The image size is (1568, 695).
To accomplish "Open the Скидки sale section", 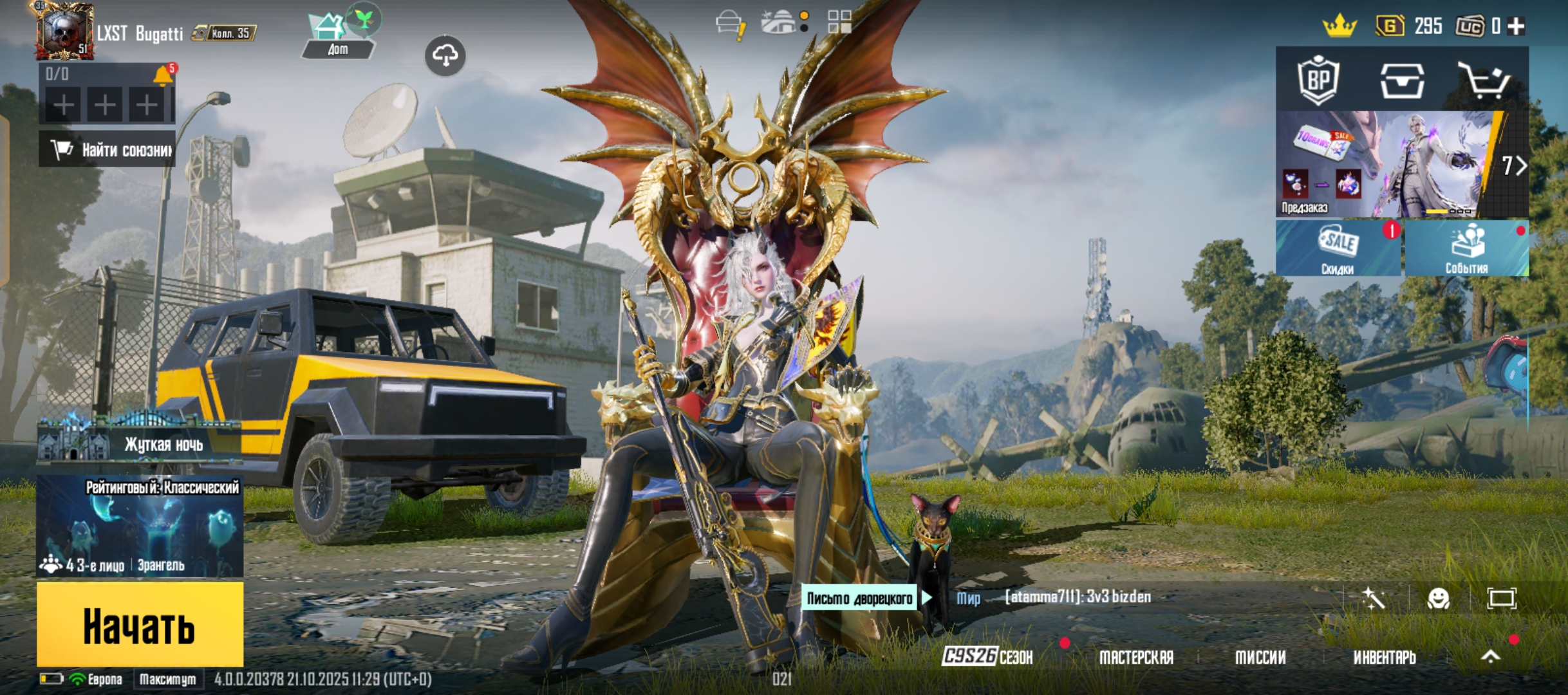I will (x=1338, y=249).
